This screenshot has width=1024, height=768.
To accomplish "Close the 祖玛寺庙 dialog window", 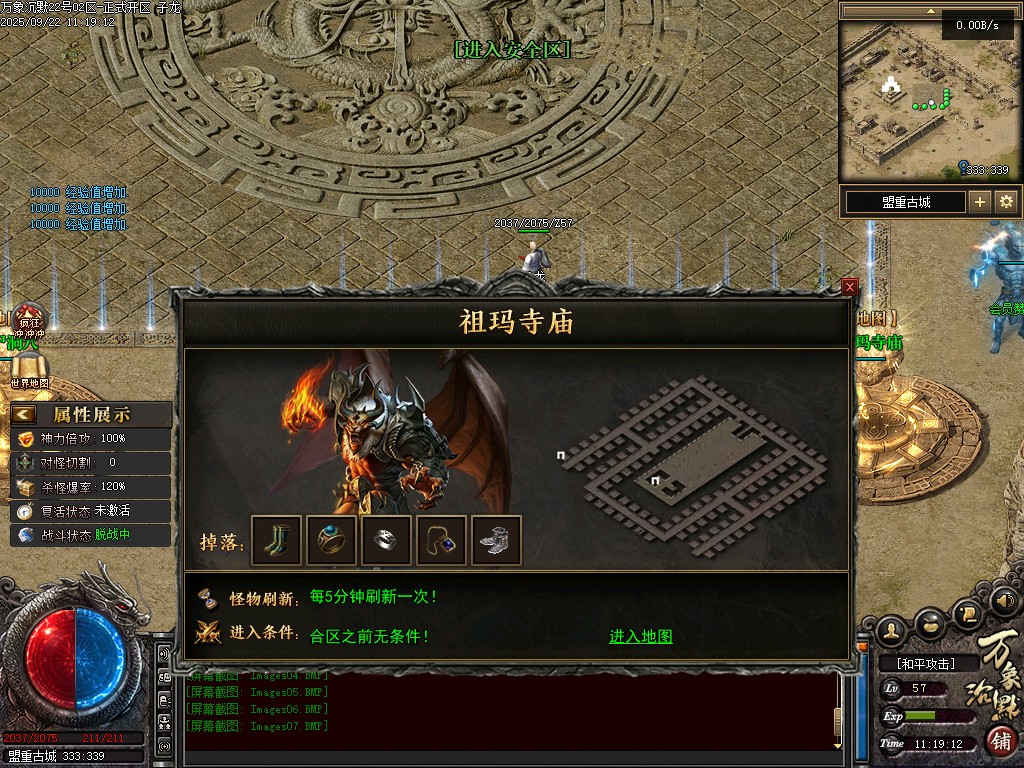I will pyautogui.click(x=850, y=287).
